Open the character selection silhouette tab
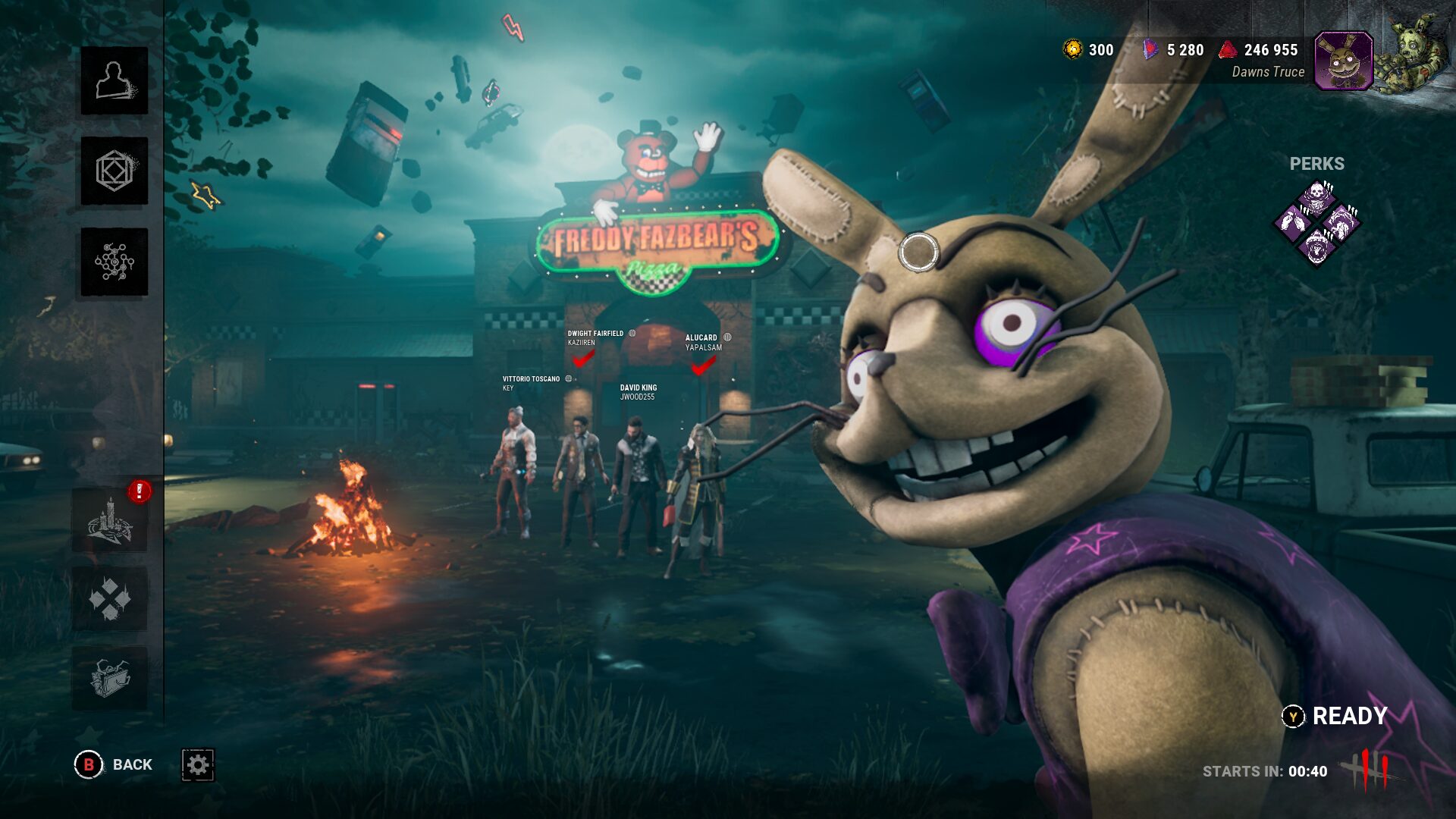This screenshot has height=819, width=1456. click(x=115, y=81)
